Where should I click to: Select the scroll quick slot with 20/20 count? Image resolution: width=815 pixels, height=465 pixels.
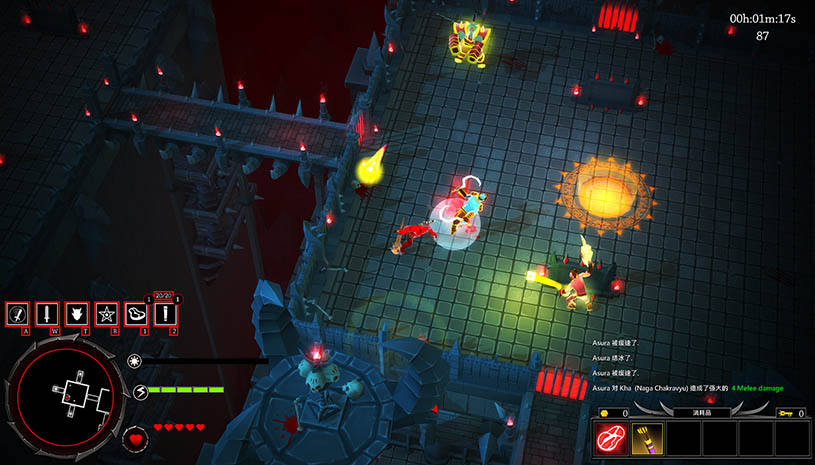[x=165, y=314]
